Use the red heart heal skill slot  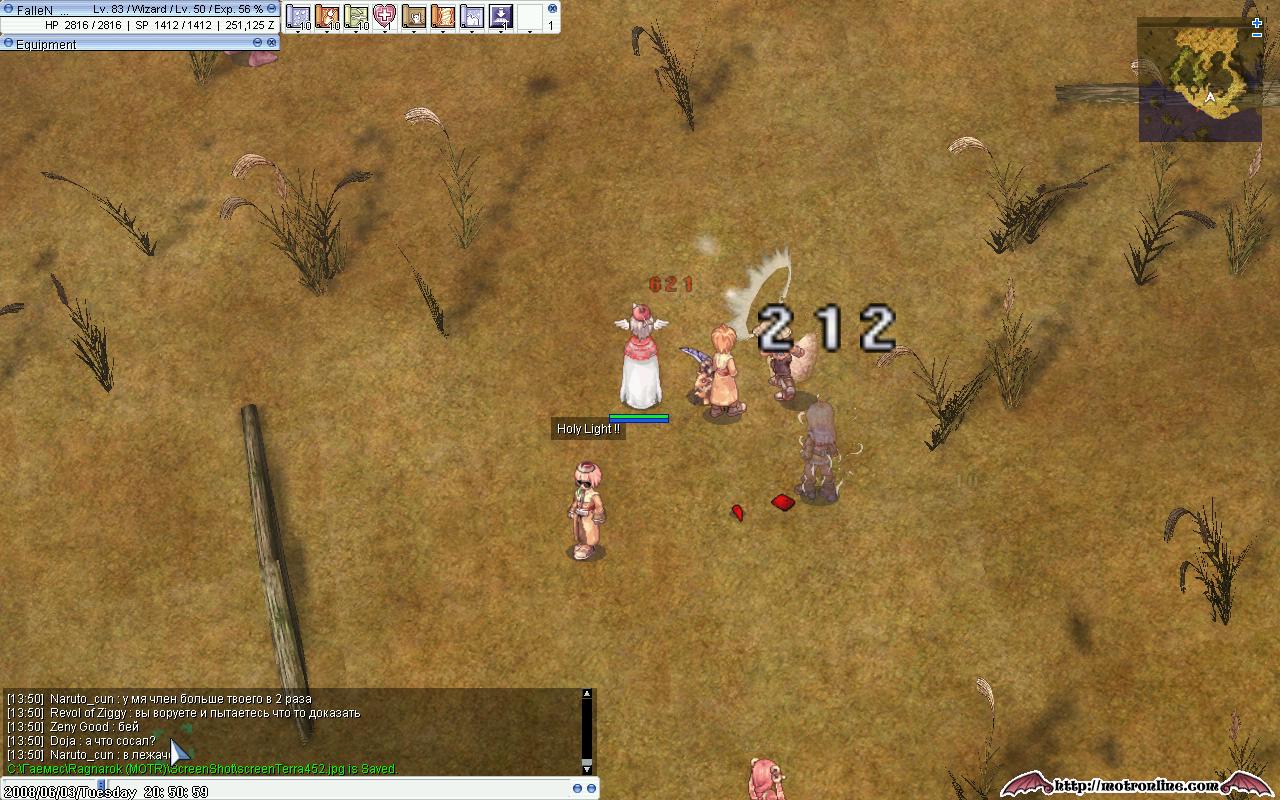pos(384,16)
